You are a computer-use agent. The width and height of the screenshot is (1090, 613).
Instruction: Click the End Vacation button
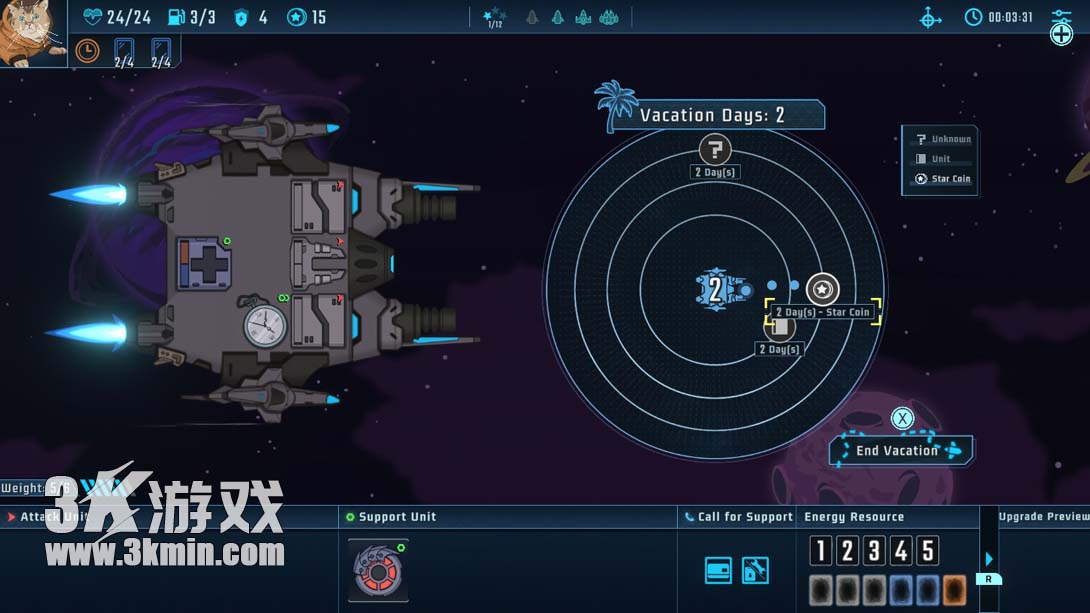[x=900, y=451]
